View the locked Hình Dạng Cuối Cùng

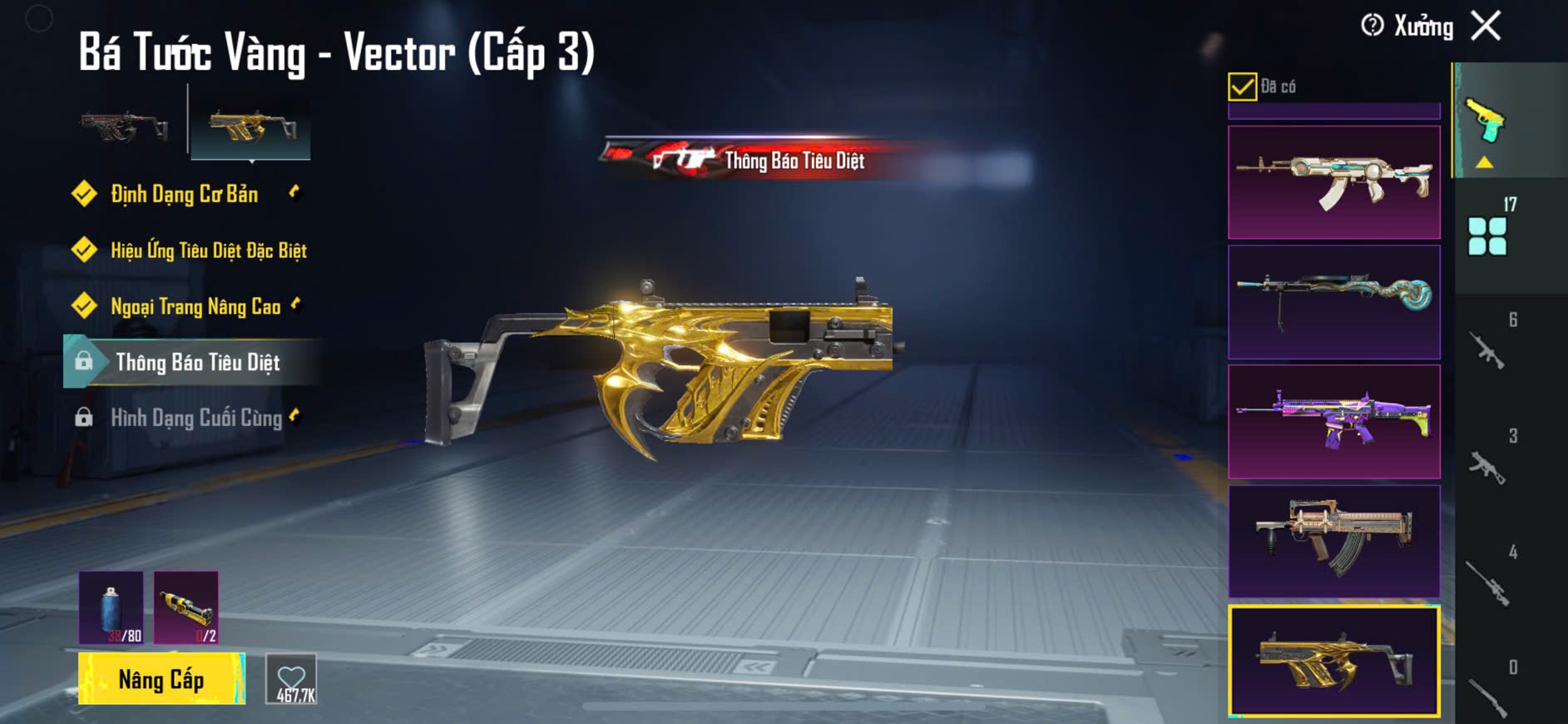(x=196, y=418)
